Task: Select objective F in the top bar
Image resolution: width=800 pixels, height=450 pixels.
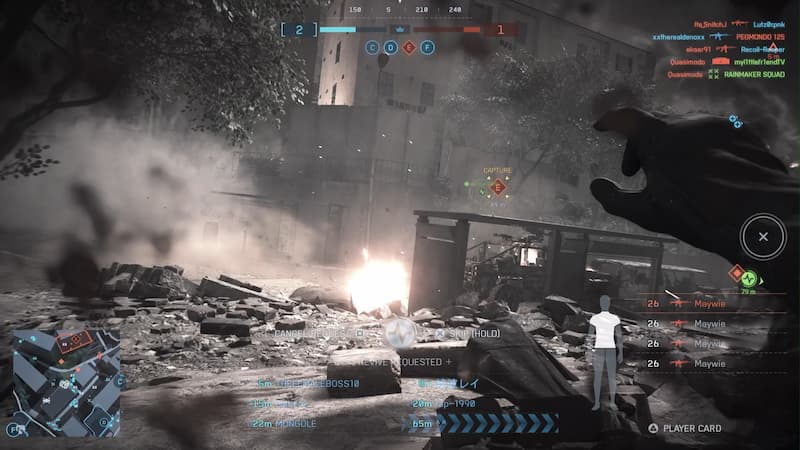Action: (x=427, y=47)
